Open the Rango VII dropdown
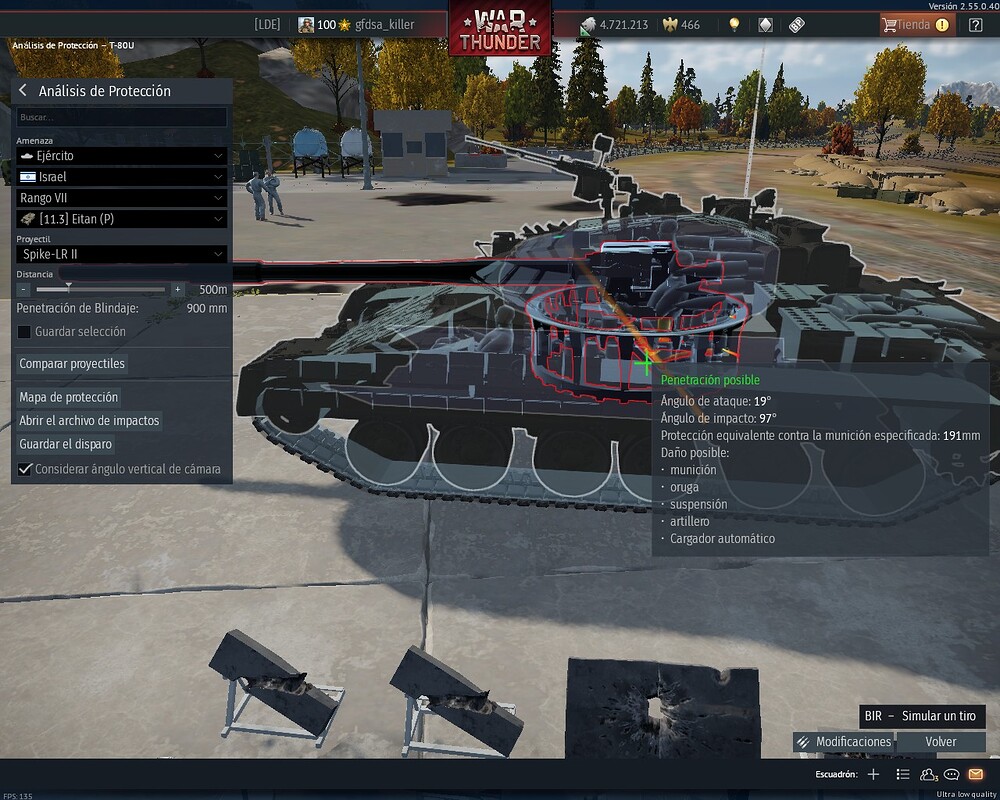1000x800 pixels. 122,198
